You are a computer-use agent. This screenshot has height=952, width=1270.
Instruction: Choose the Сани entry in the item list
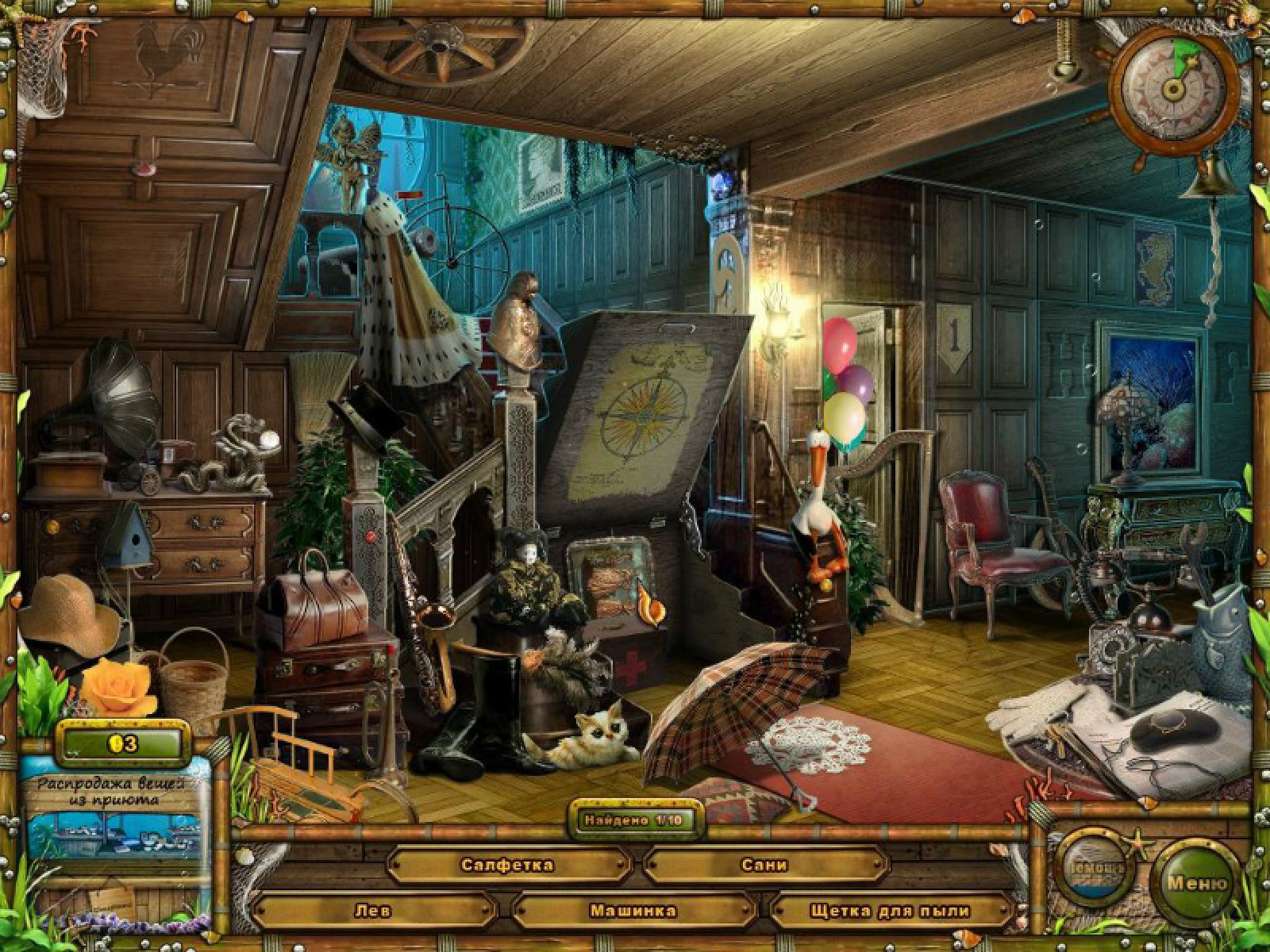pyautogui.click(x=764, y=865)
